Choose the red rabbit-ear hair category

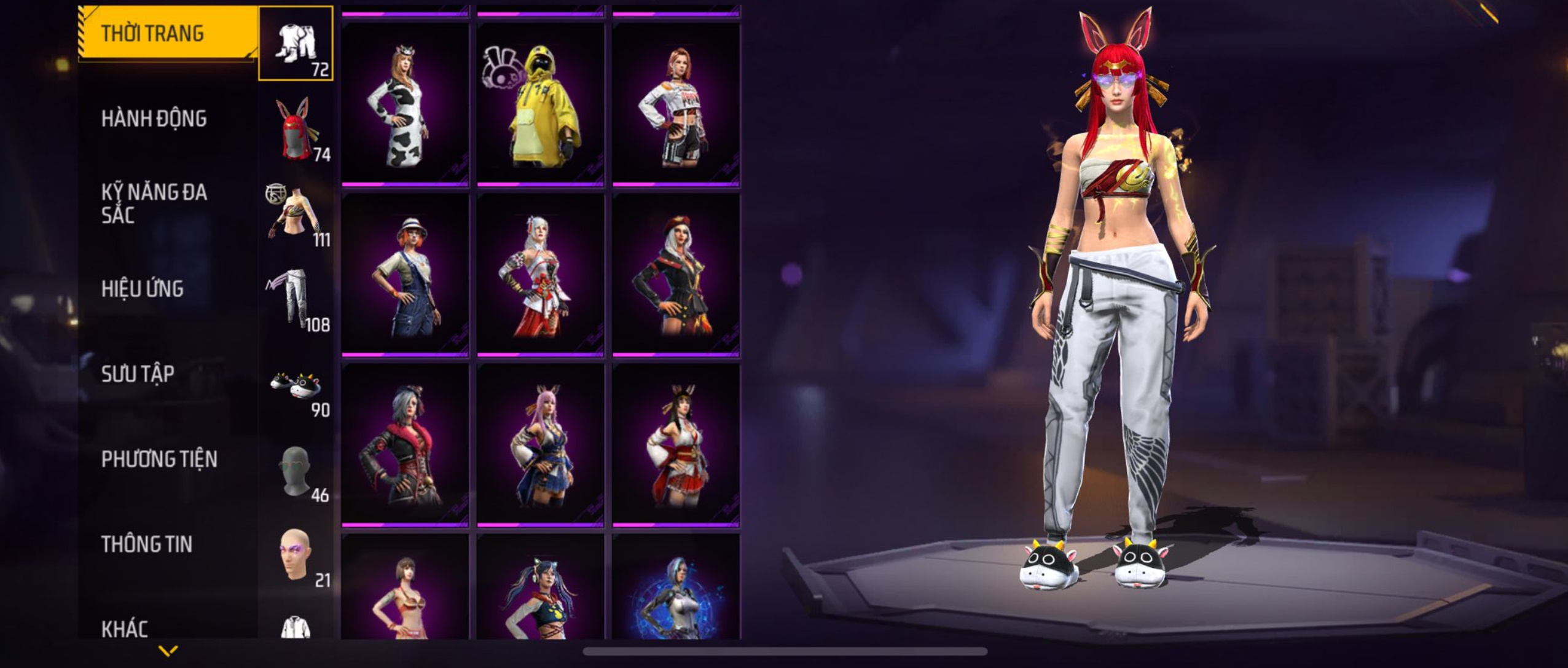296,129
